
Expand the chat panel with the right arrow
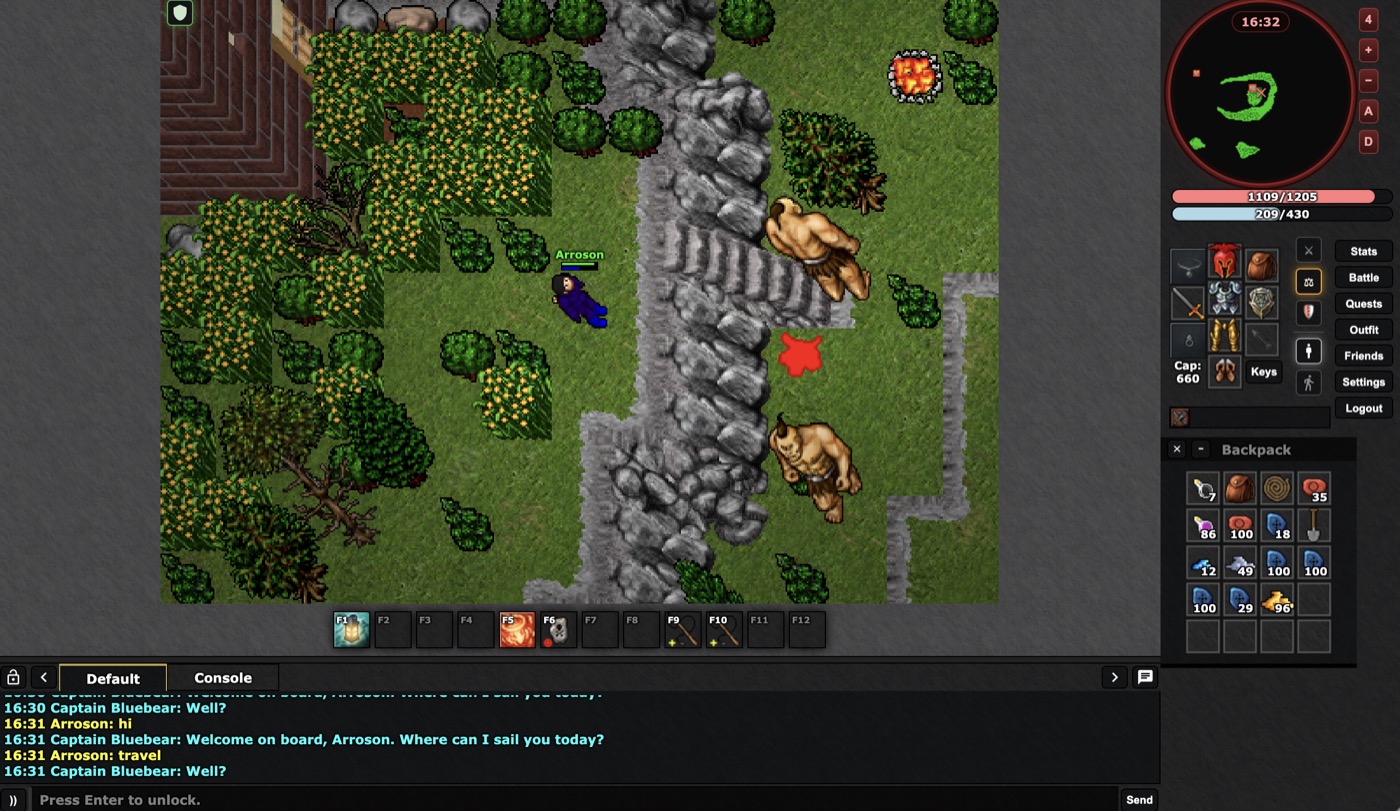1114,677
